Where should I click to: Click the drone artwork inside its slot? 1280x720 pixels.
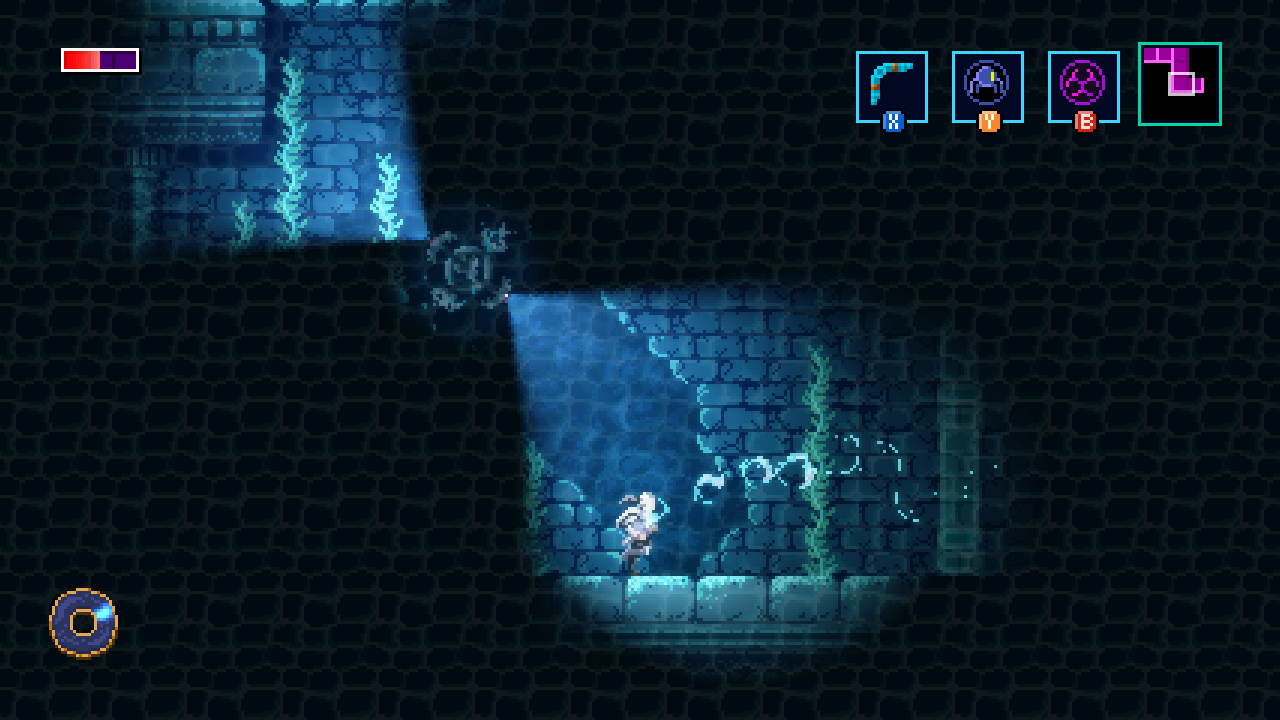[x=988, y=80]
